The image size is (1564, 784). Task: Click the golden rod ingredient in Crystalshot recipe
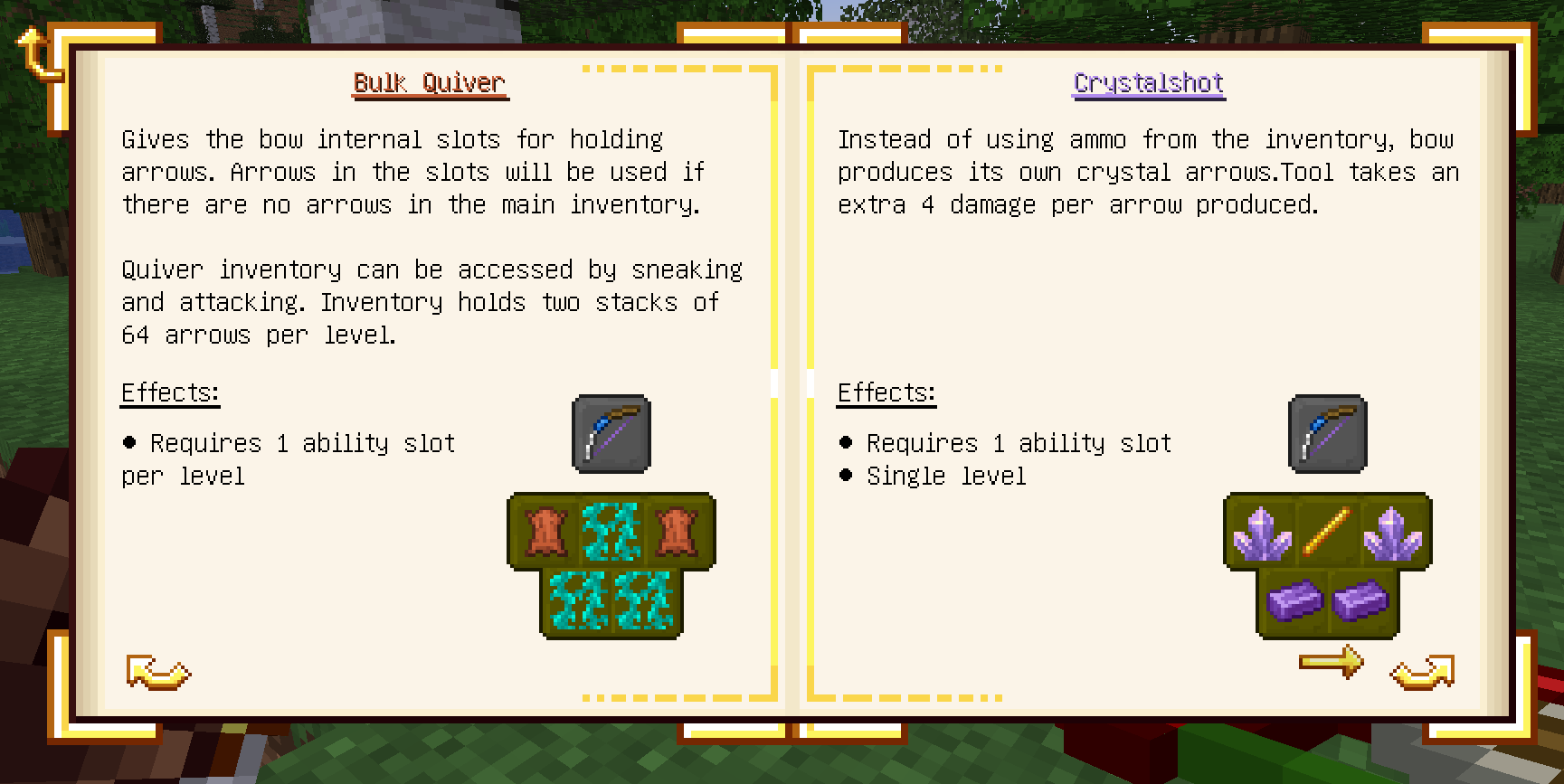point(1327,532)
